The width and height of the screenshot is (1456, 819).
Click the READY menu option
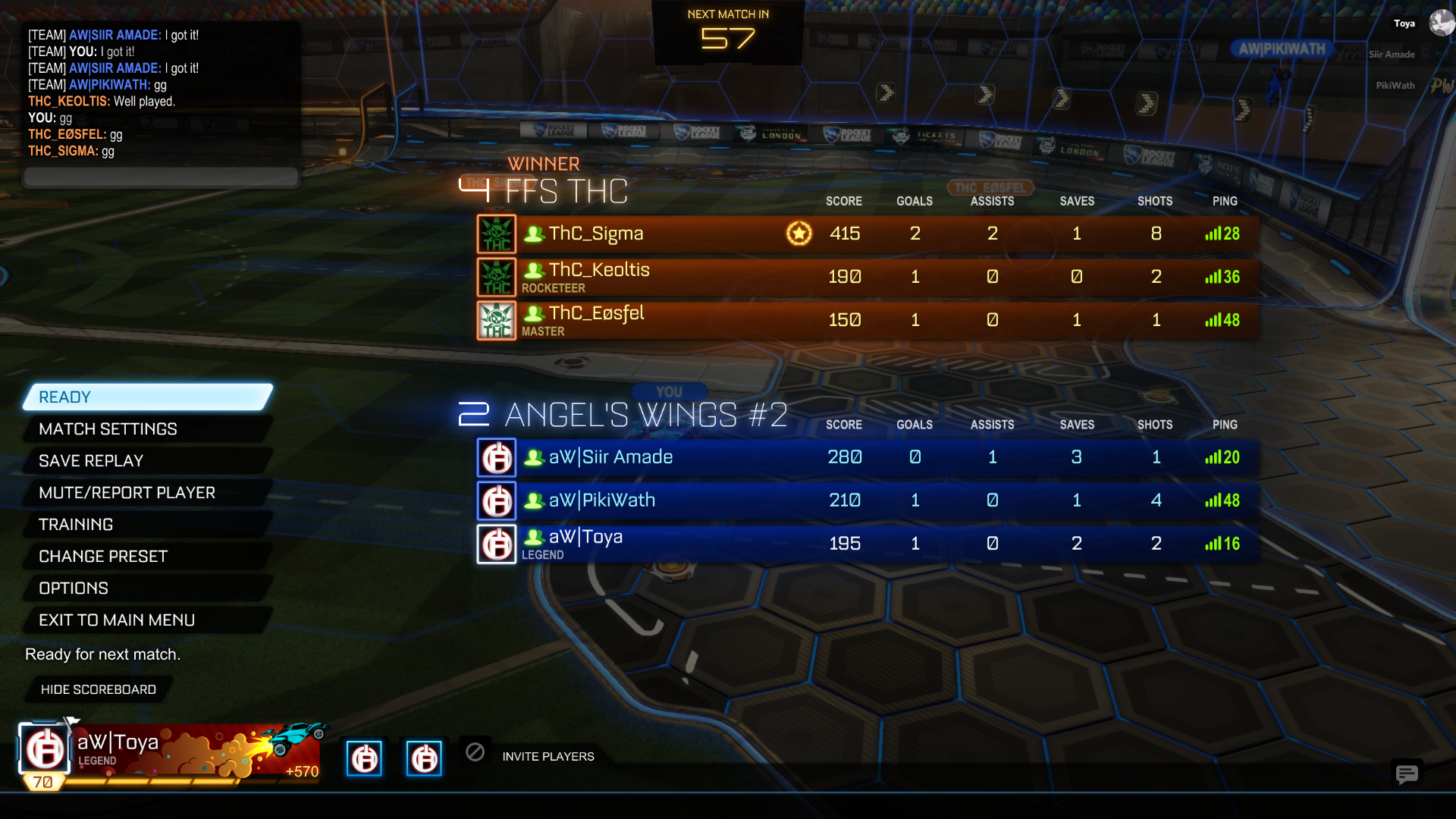tap(148, 397)
